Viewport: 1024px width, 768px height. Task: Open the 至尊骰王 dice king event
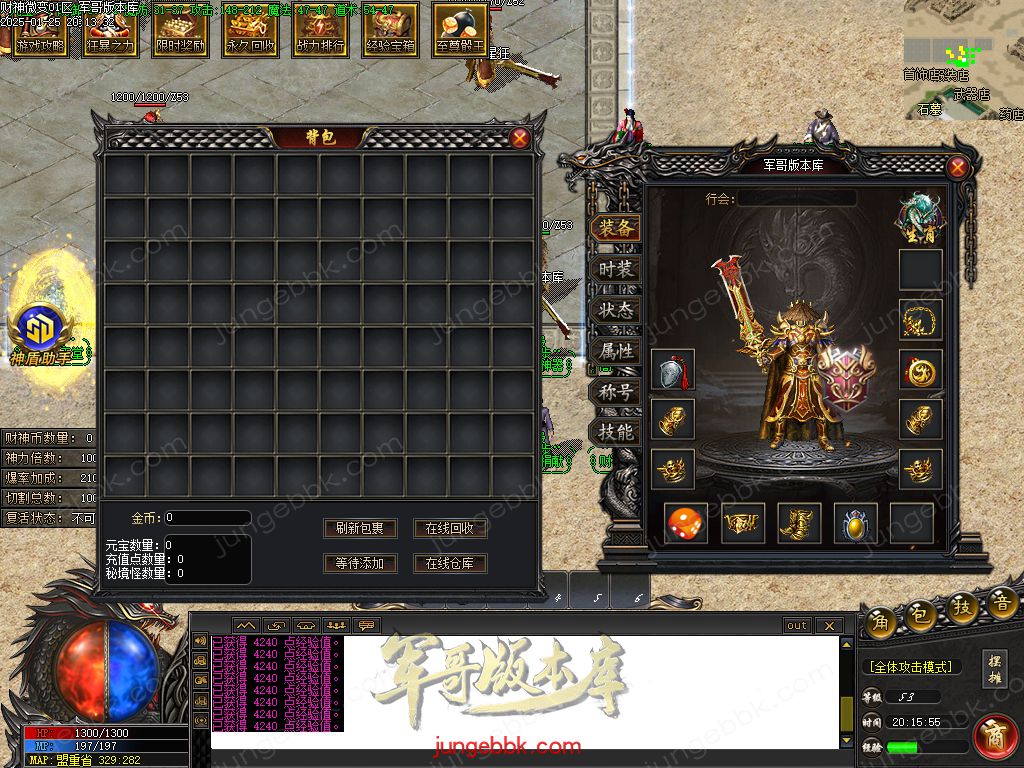[x=461, y=30]
